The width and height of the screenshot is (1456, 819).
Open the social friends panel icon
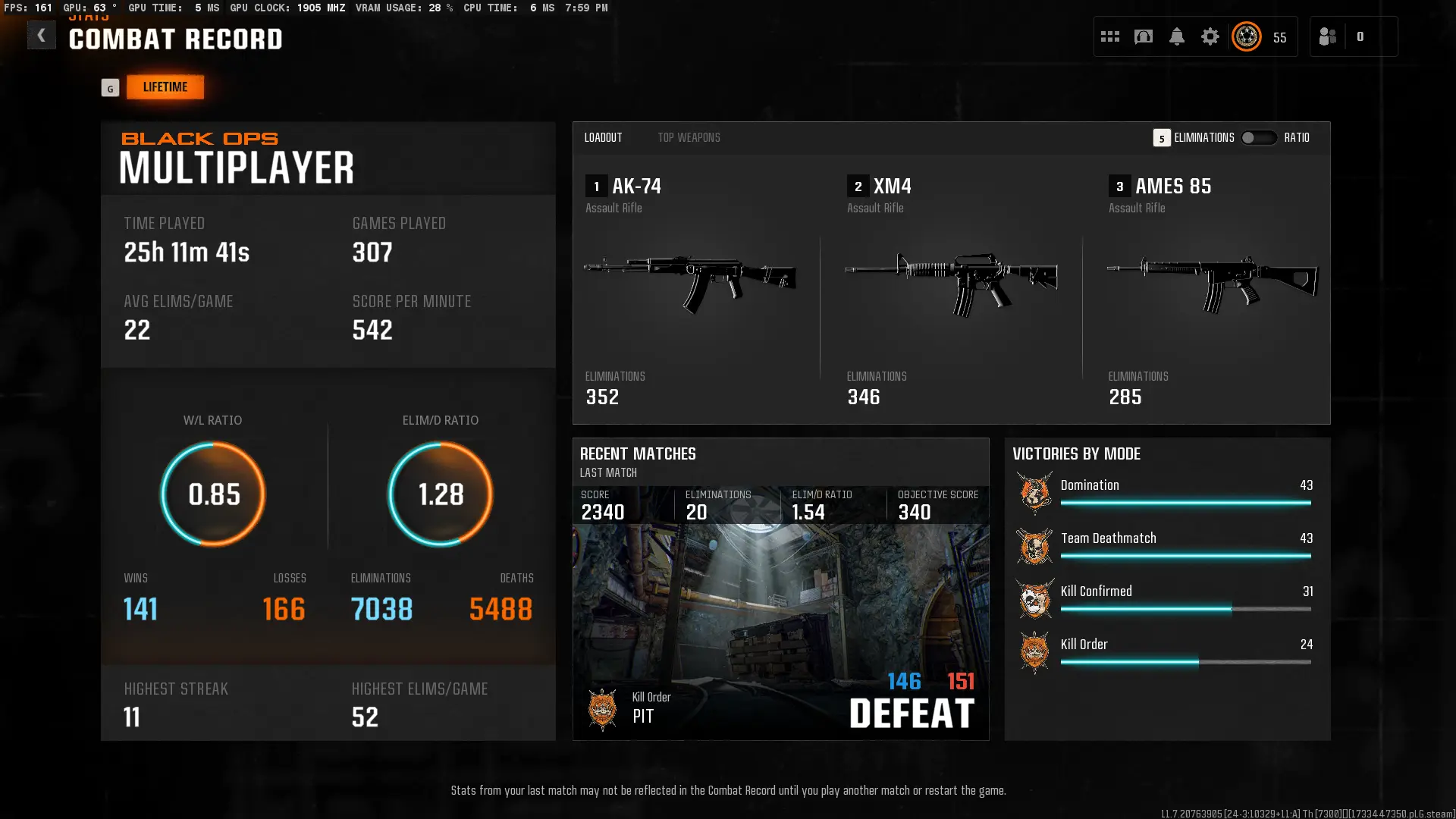pos(1329,36)
